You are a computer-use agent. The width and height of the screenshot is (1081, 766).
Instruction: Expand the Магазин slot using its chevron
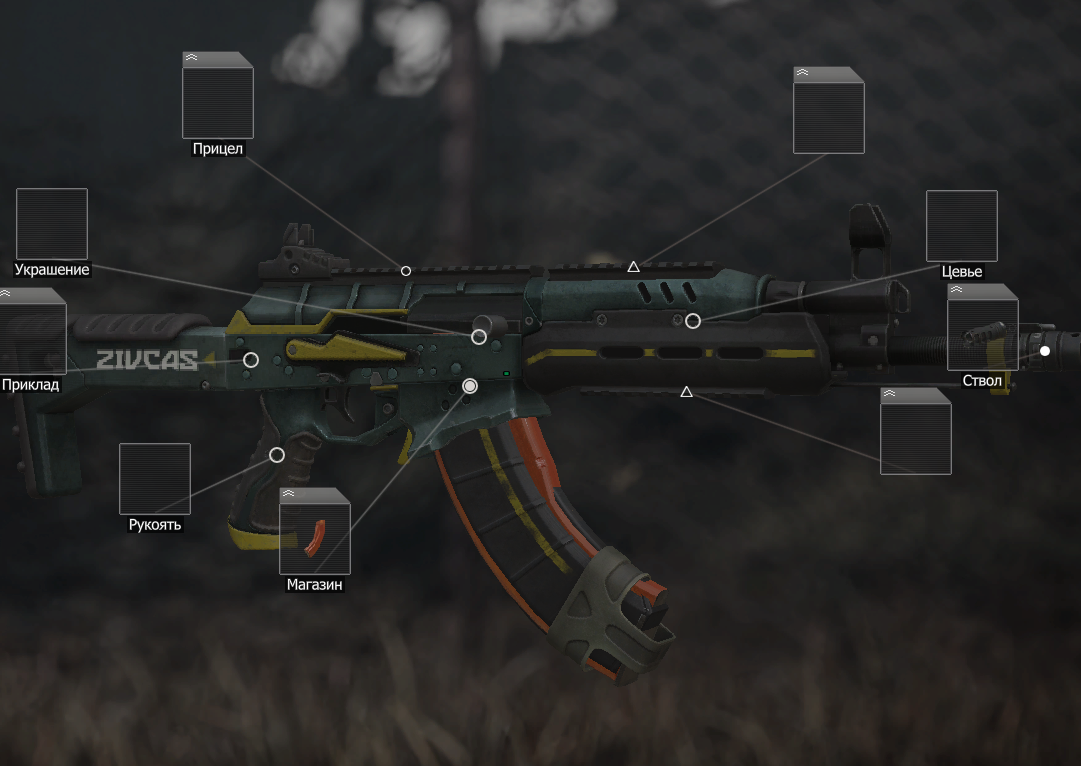289,494
